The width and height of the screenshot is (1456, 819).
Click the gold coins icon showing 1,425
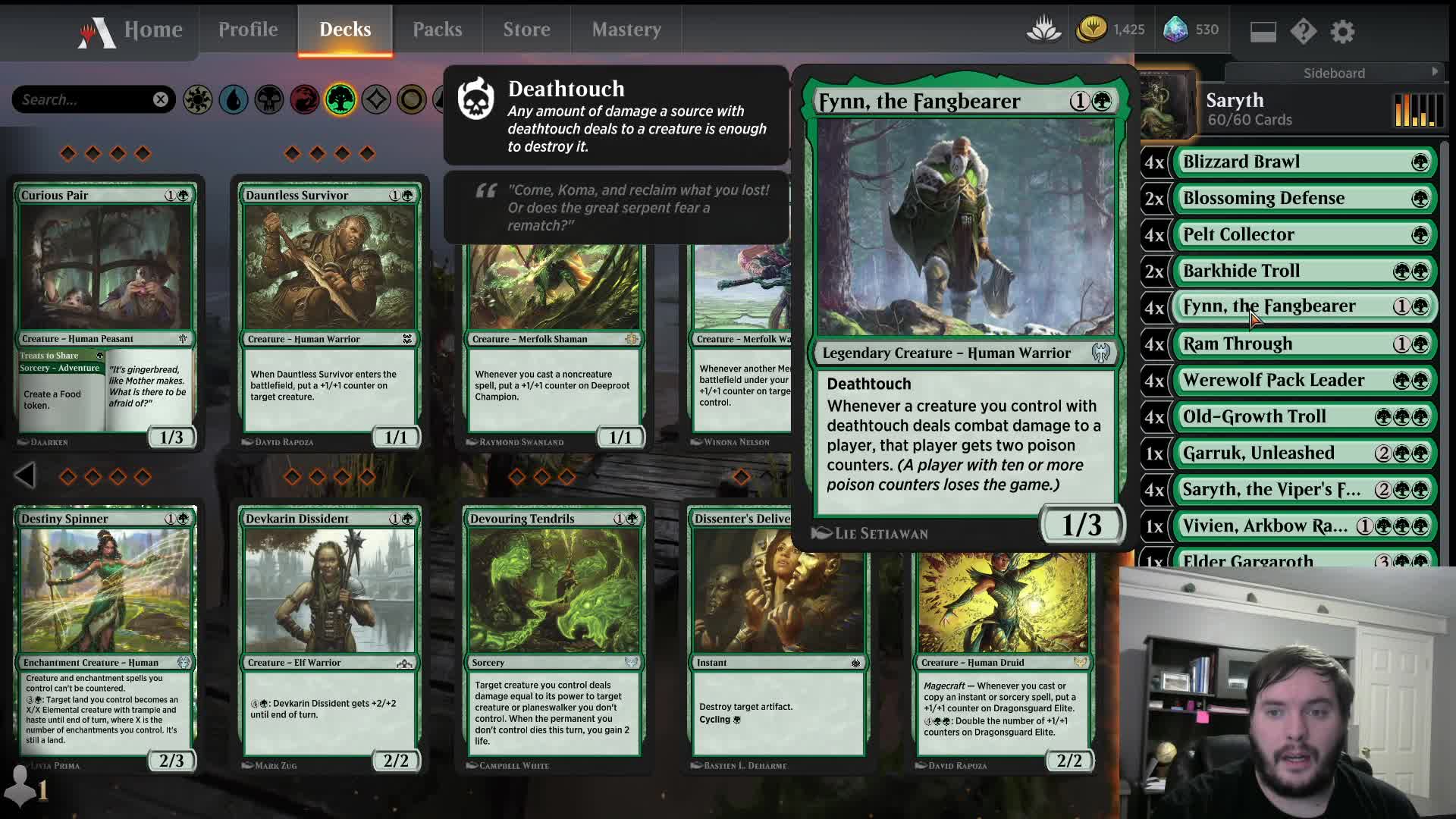click(x=1090, y=30)
